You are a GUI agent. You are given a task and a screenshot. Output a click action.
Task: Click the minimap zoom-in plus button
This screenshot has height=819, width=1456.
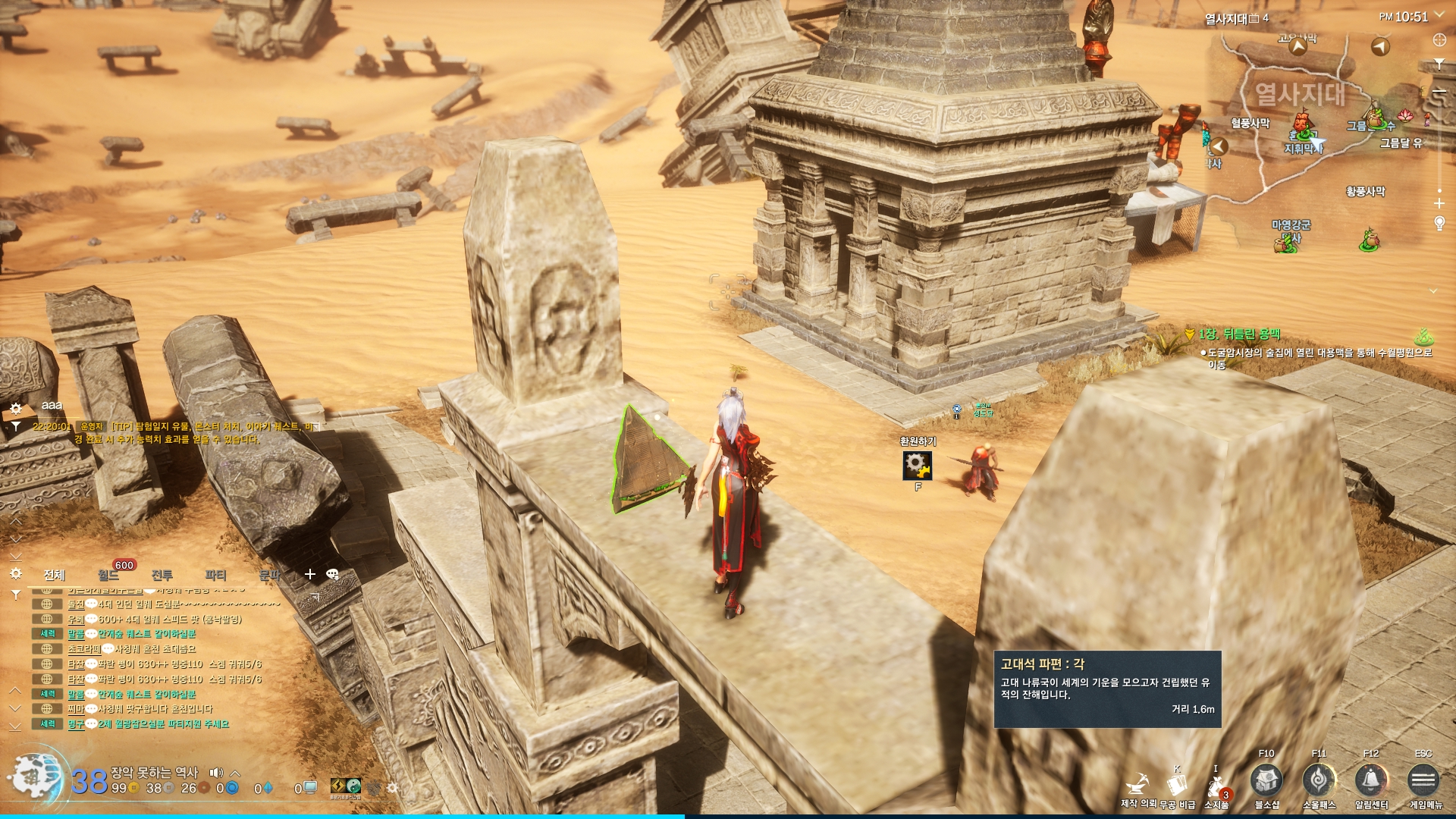[1439, 203]
